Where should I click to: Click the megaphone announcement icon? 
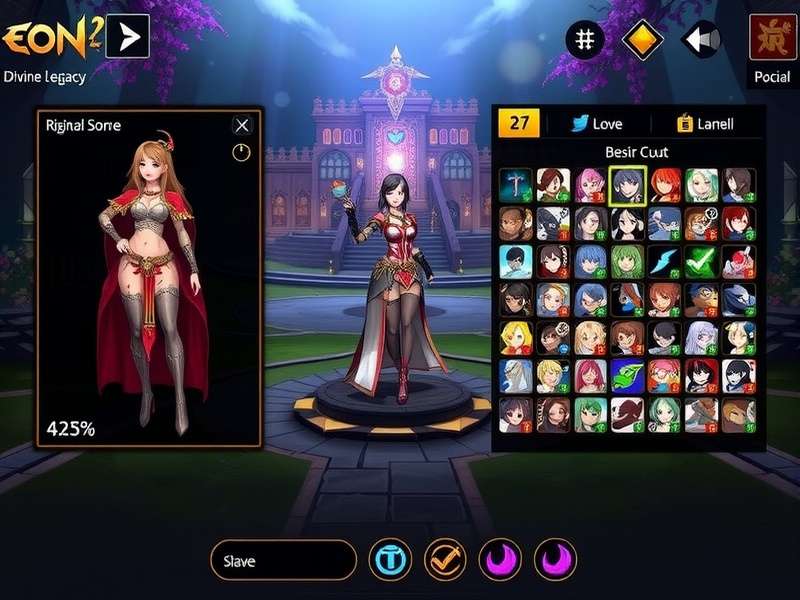[x=700, y=40]
